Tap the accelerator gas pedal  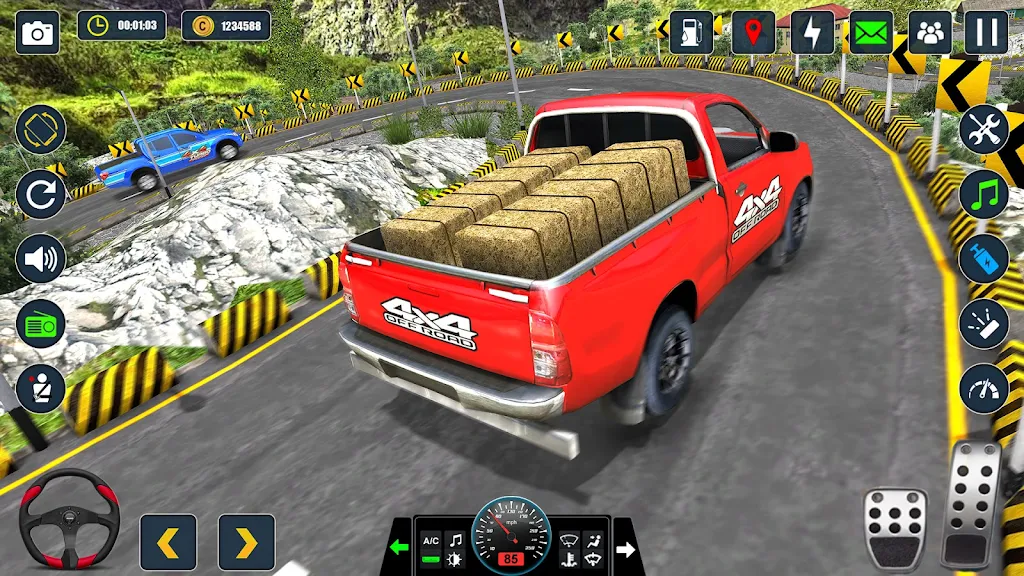[x=971, y=502]
